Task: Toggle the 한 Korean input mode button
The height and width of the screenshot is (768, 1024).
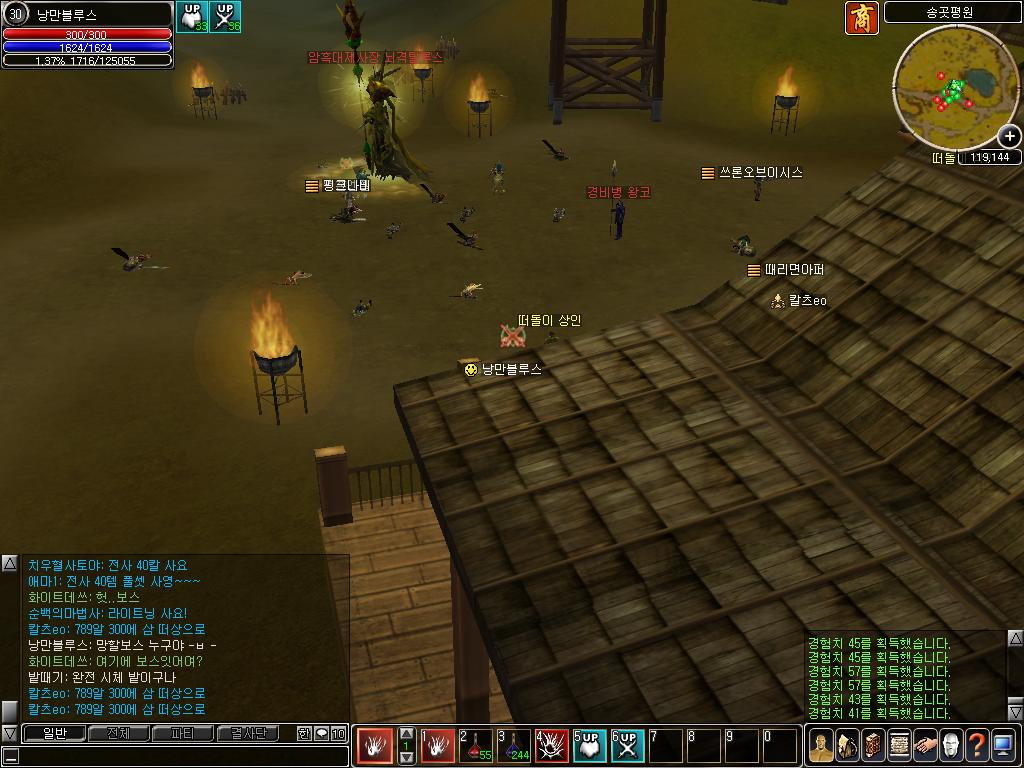Action: (304, 734)
